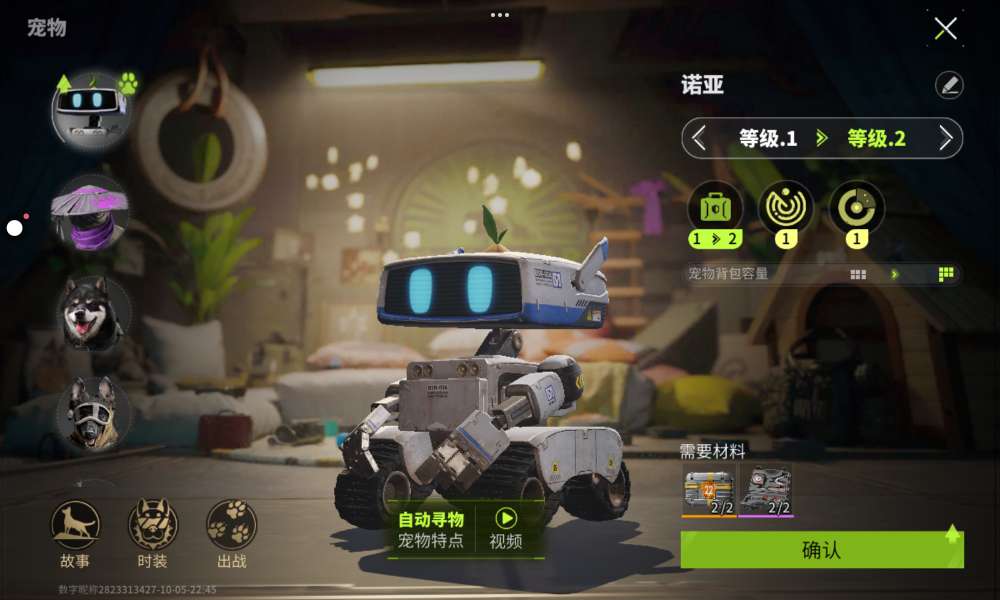Select the backpack capacity skill icon
This screenshot has width=1000, height=600.
715,206
